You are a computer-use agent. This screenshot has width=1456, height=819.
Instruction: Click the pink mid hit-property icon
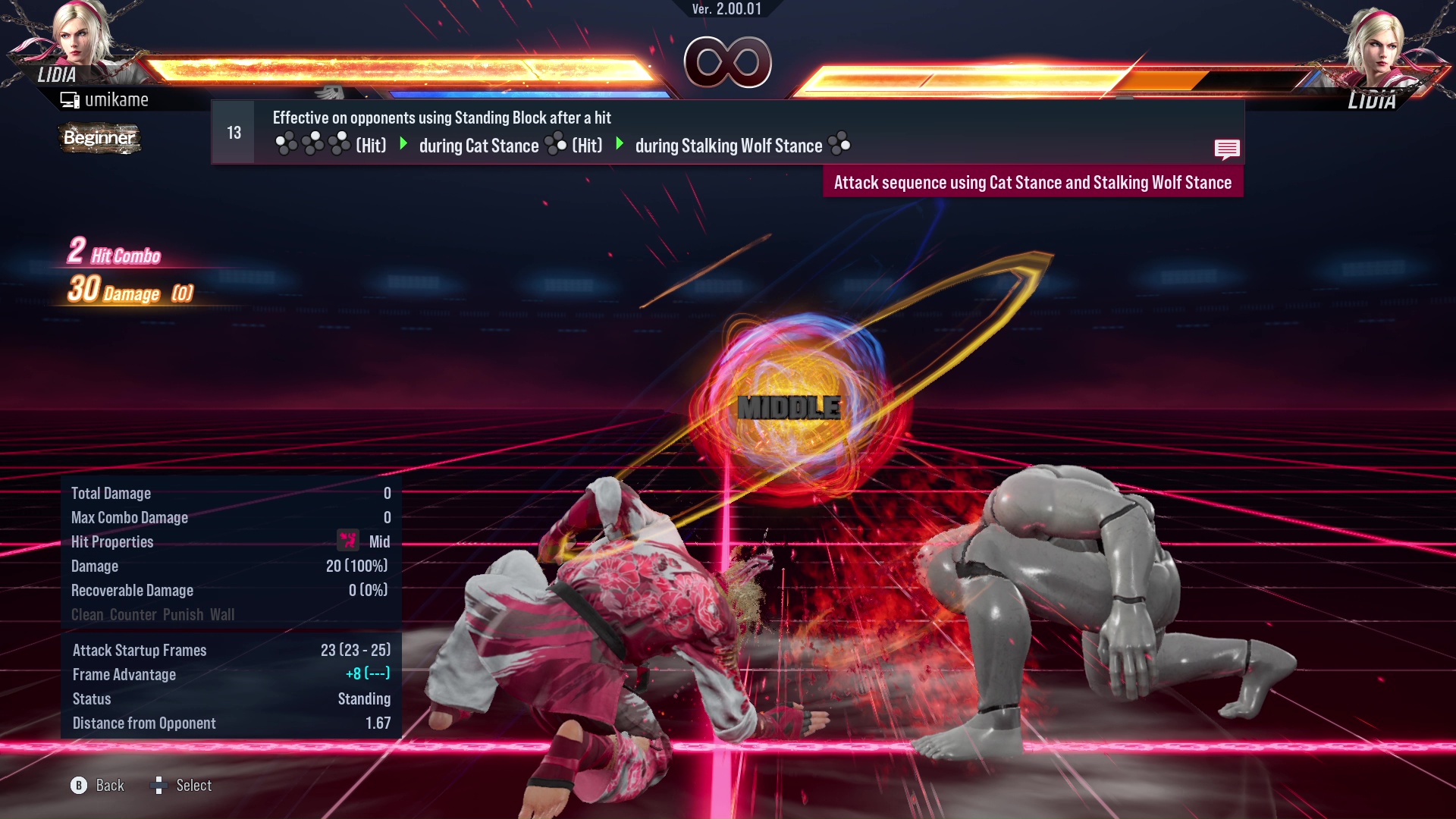pos(347,541)
